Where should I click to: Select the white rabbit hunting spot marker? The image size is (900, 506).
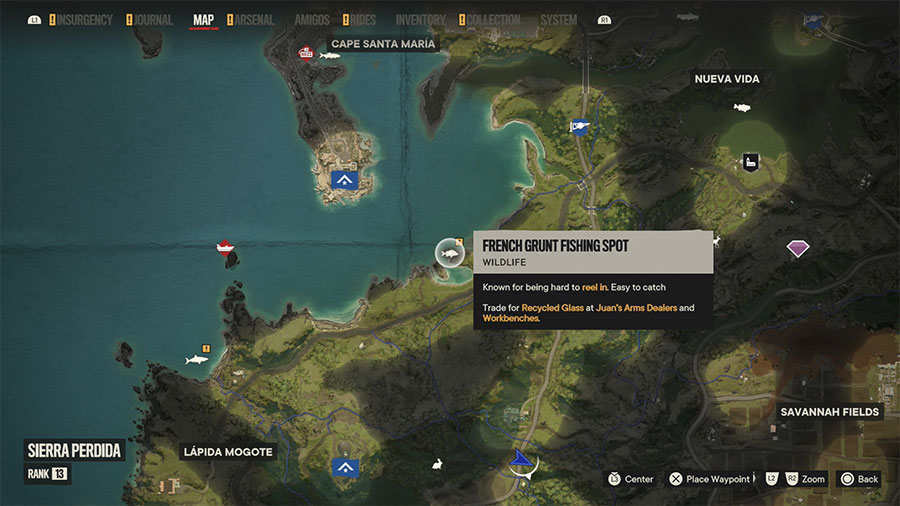point(437,463)
